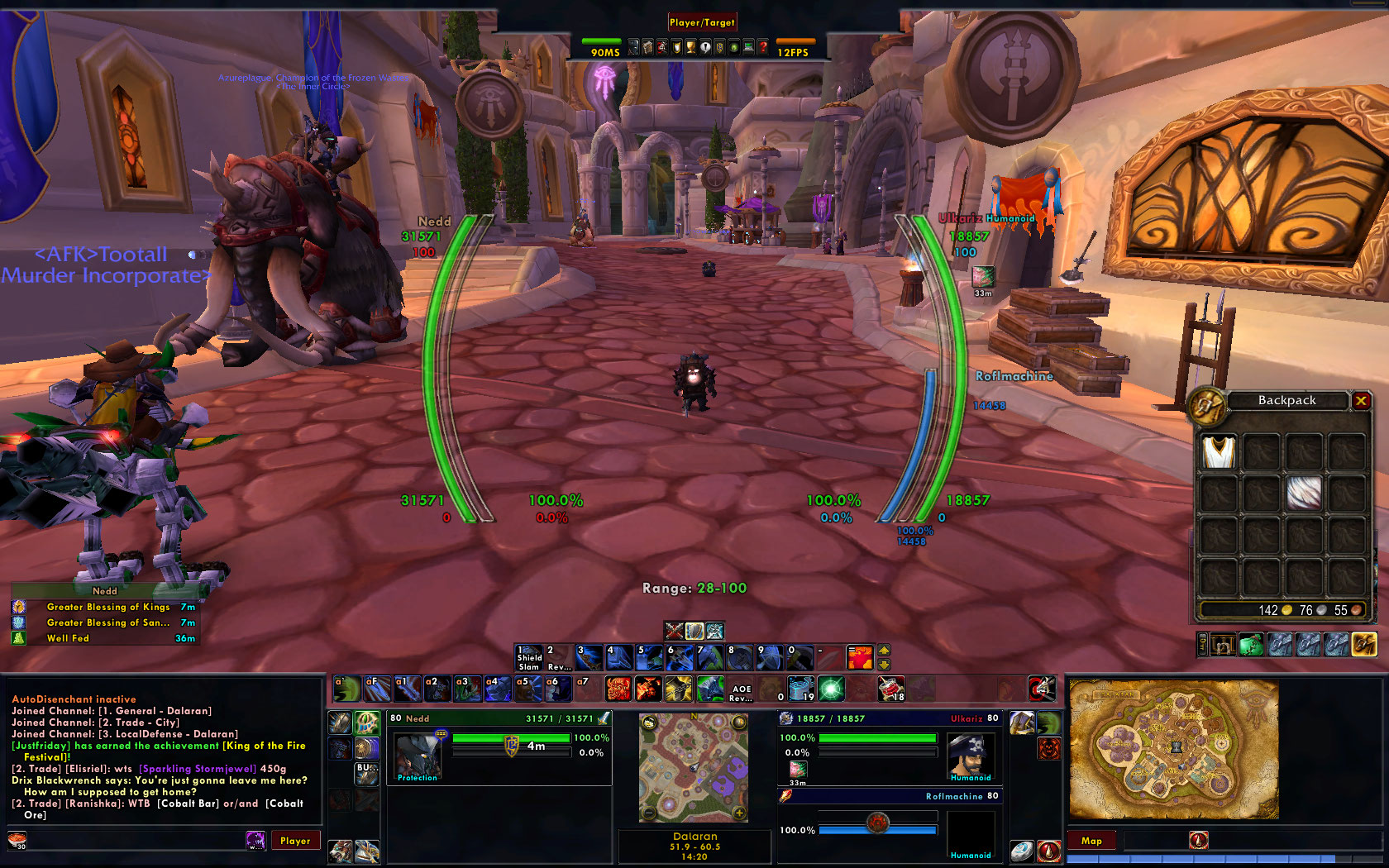The height and width of the screenshot is (868, 1389).
Task: Click the Map button
Action: tap(1091, 841)
